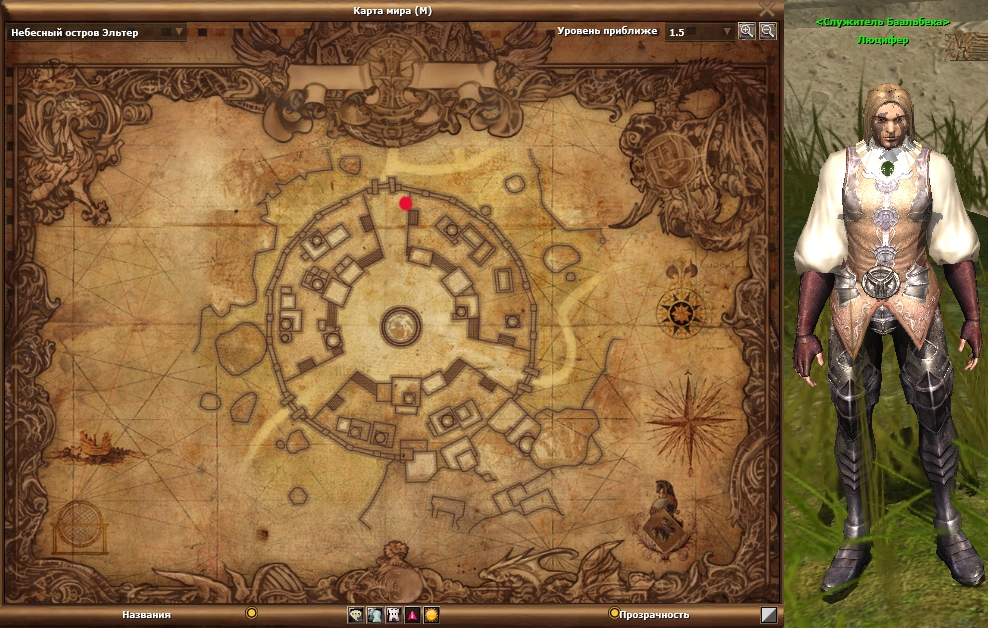Click the grey square button in the bottom bar
Viewport: 988px width, 628px height.
[x=768, y=615]
